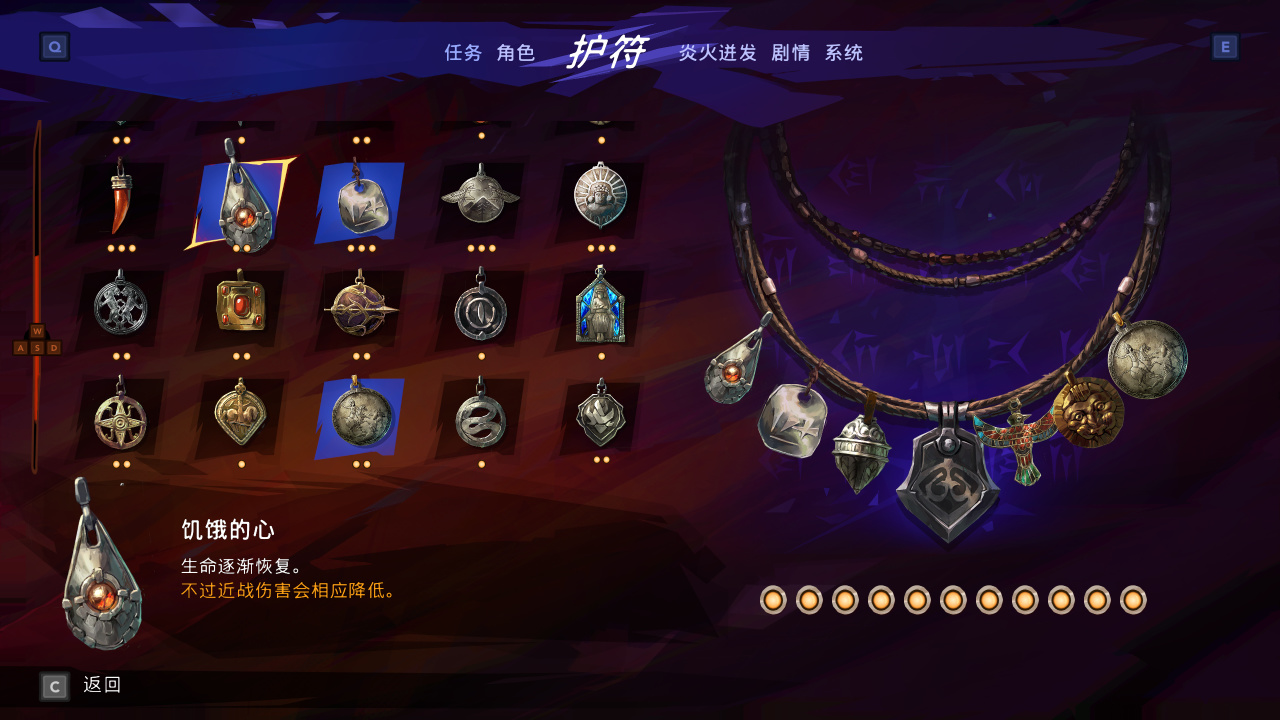This screenshot has height=720, width=1280.
Task: Click the first orange charge slot circle
Action: [x=775, y=601]
